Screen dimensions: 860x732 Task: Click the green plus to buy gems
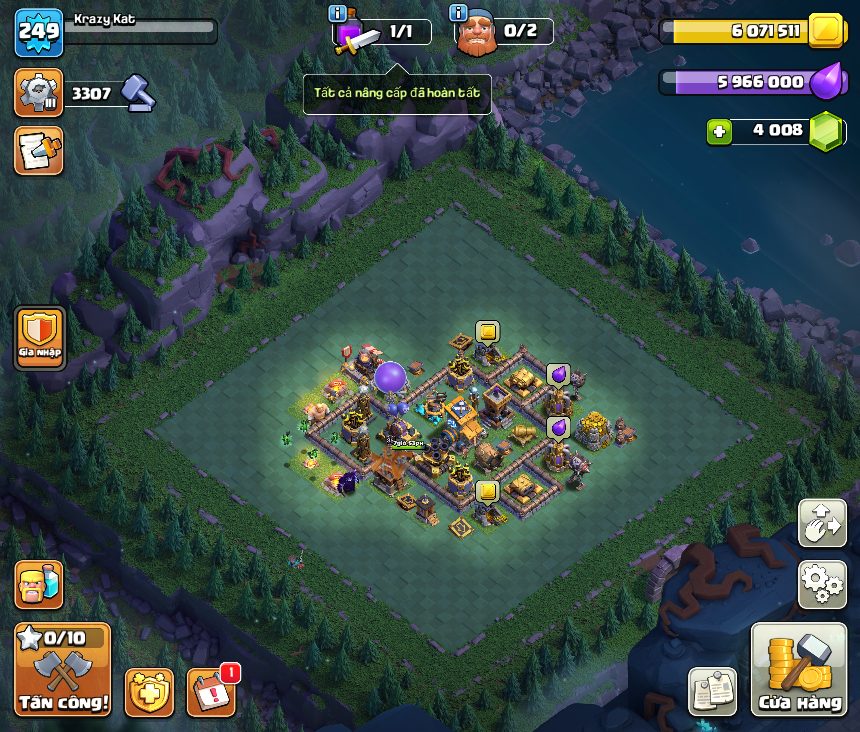719,131
